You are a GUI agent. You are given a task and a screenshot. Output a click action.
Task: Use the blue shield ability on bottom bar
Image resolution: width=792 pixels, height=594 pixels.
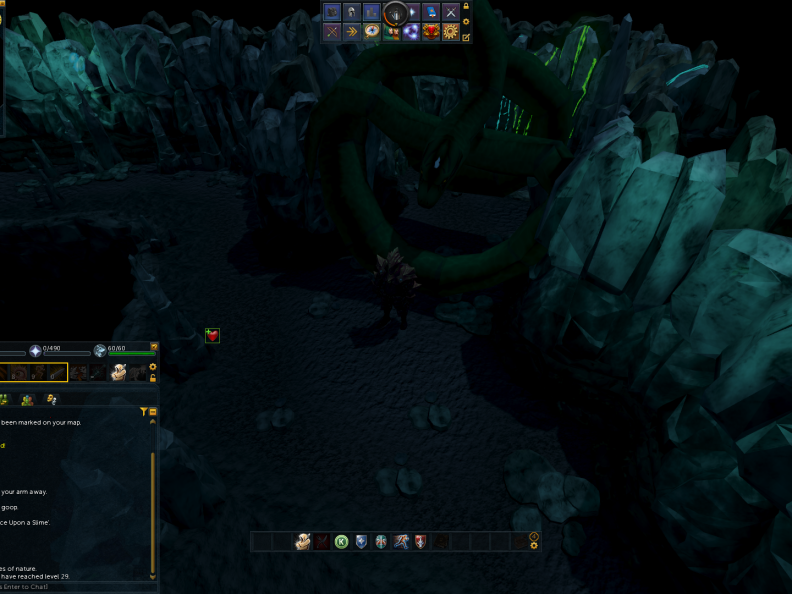click(x=362, y=542)
